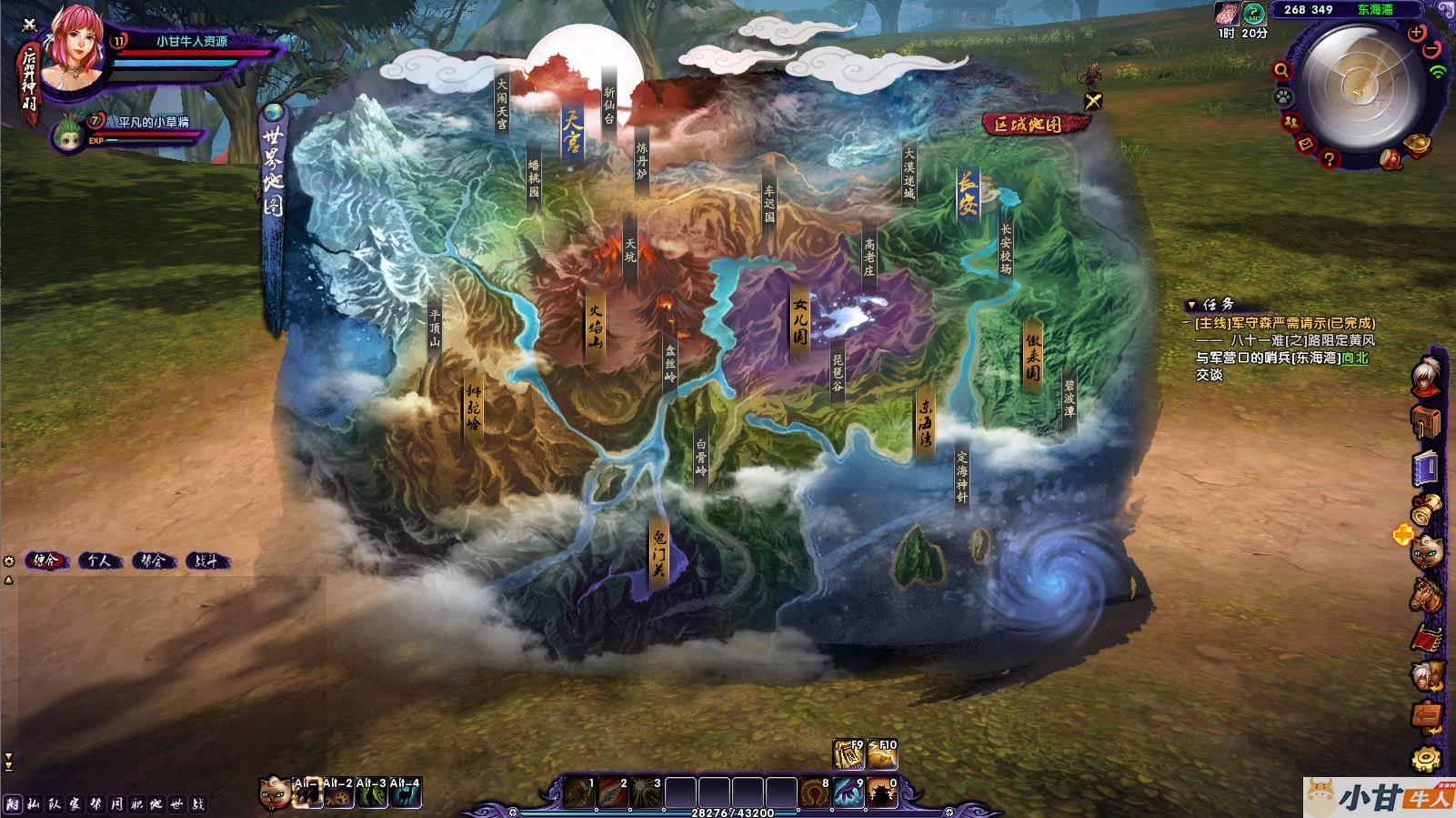Viewport: 1456px width, 818px height.
Task: Open the magnifier search icon by minimap
Action: pos(1281,70)
